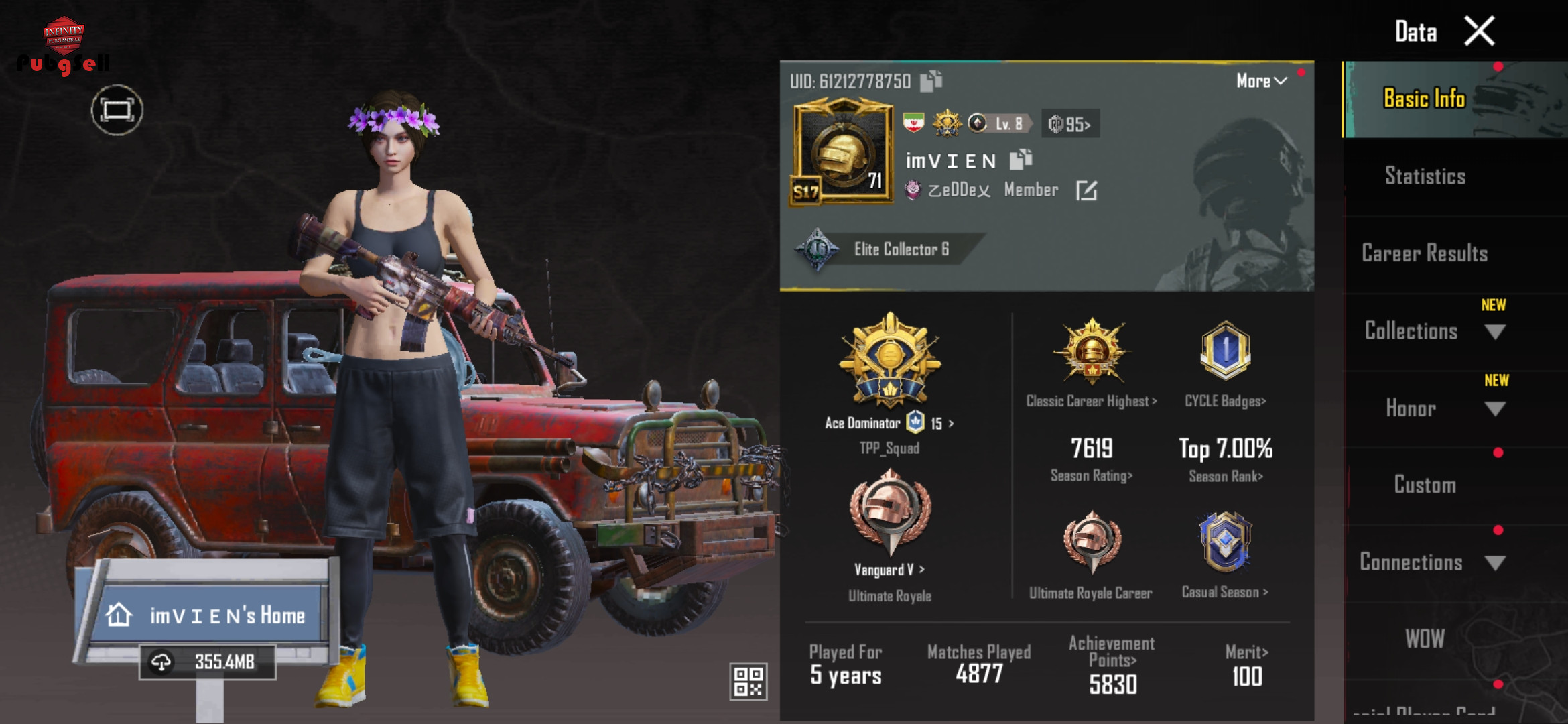Select the WOW tab
This screenshot has height=724, width=1568.
click(x=1425, y=639)
